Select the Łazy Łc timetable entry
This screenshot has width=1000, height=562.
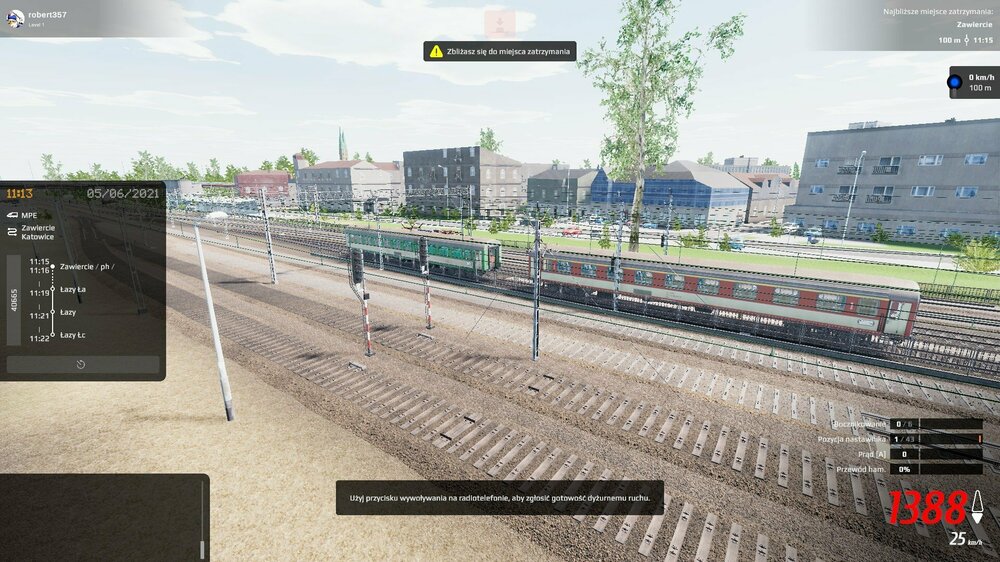click(73, 335)
